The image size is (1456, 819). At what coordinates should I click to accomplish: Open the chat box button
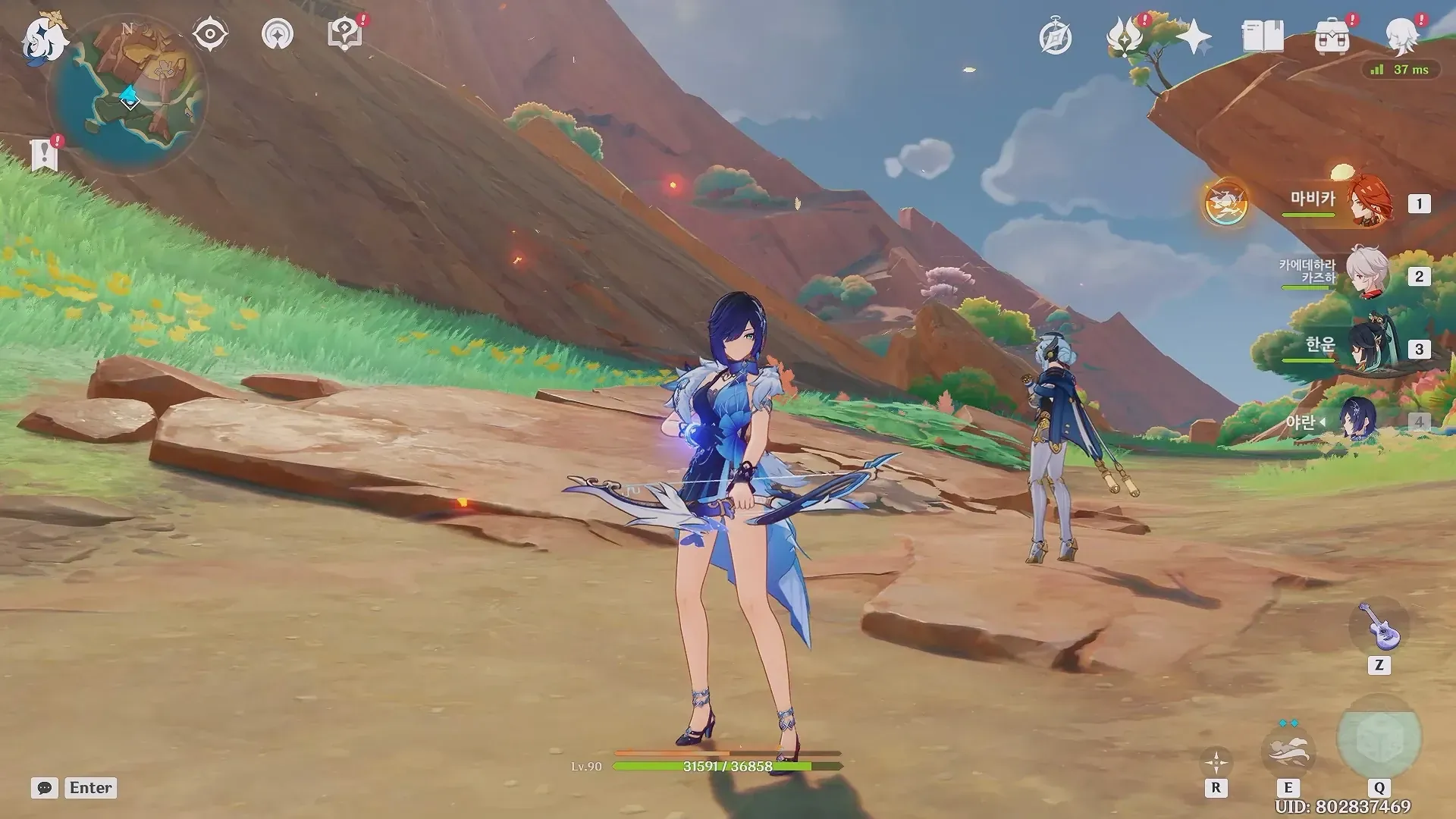45,788
